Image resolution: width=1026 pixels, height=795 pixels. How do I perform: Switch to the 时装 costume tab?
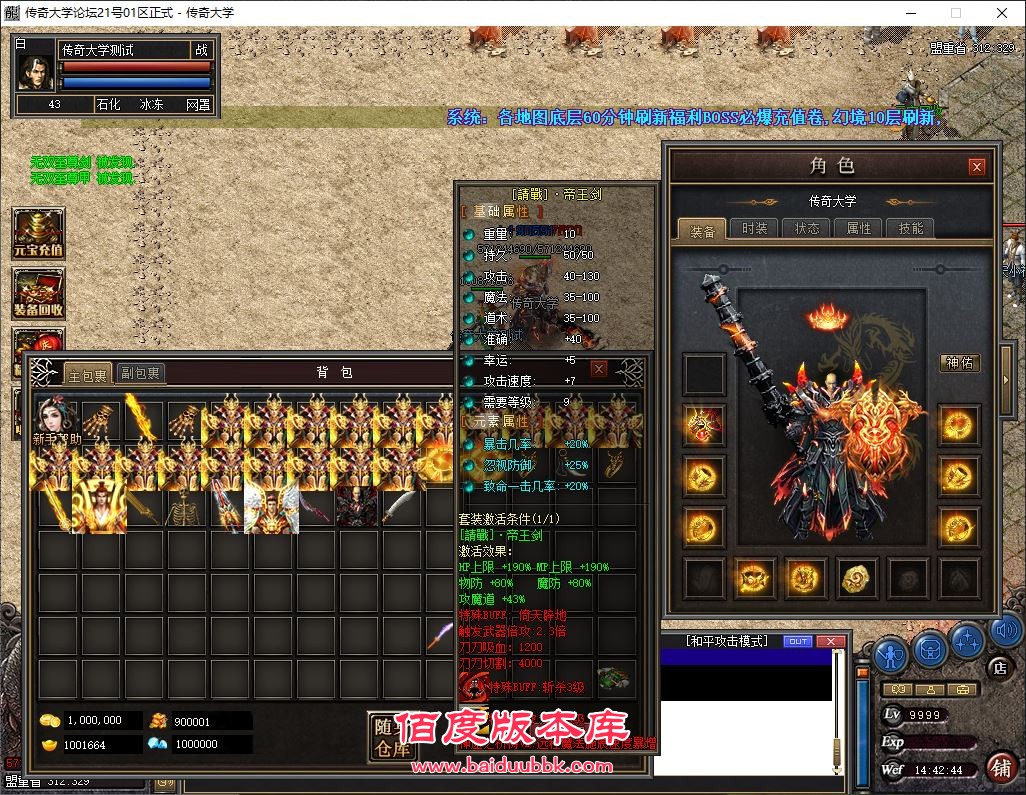coord(755,229)
